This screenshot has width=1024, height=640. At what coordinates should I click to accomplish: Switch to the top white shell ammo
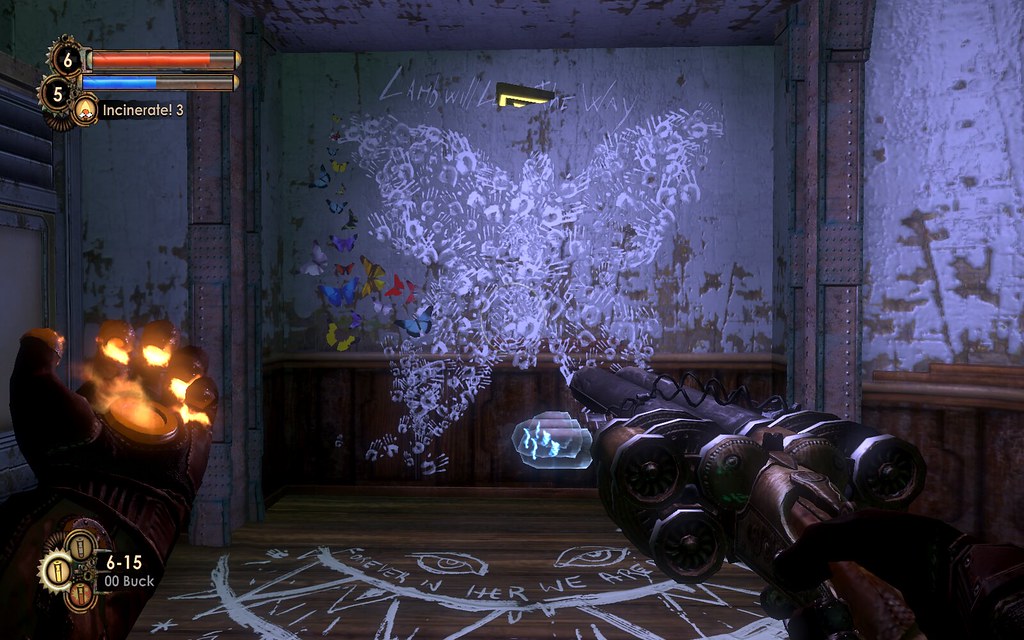pos(80,545)
